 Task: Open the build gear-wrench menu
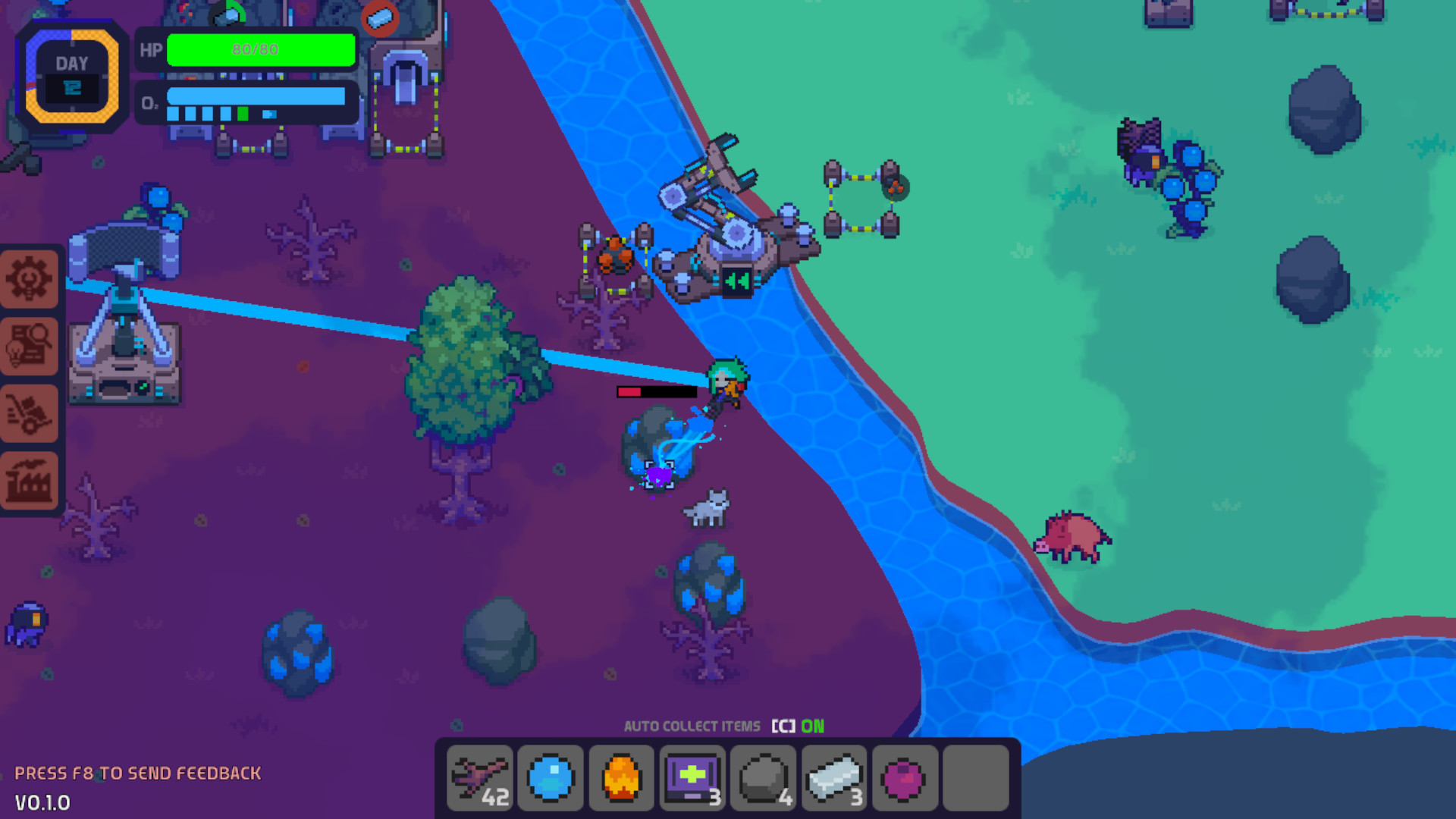(x=30, y=278)
